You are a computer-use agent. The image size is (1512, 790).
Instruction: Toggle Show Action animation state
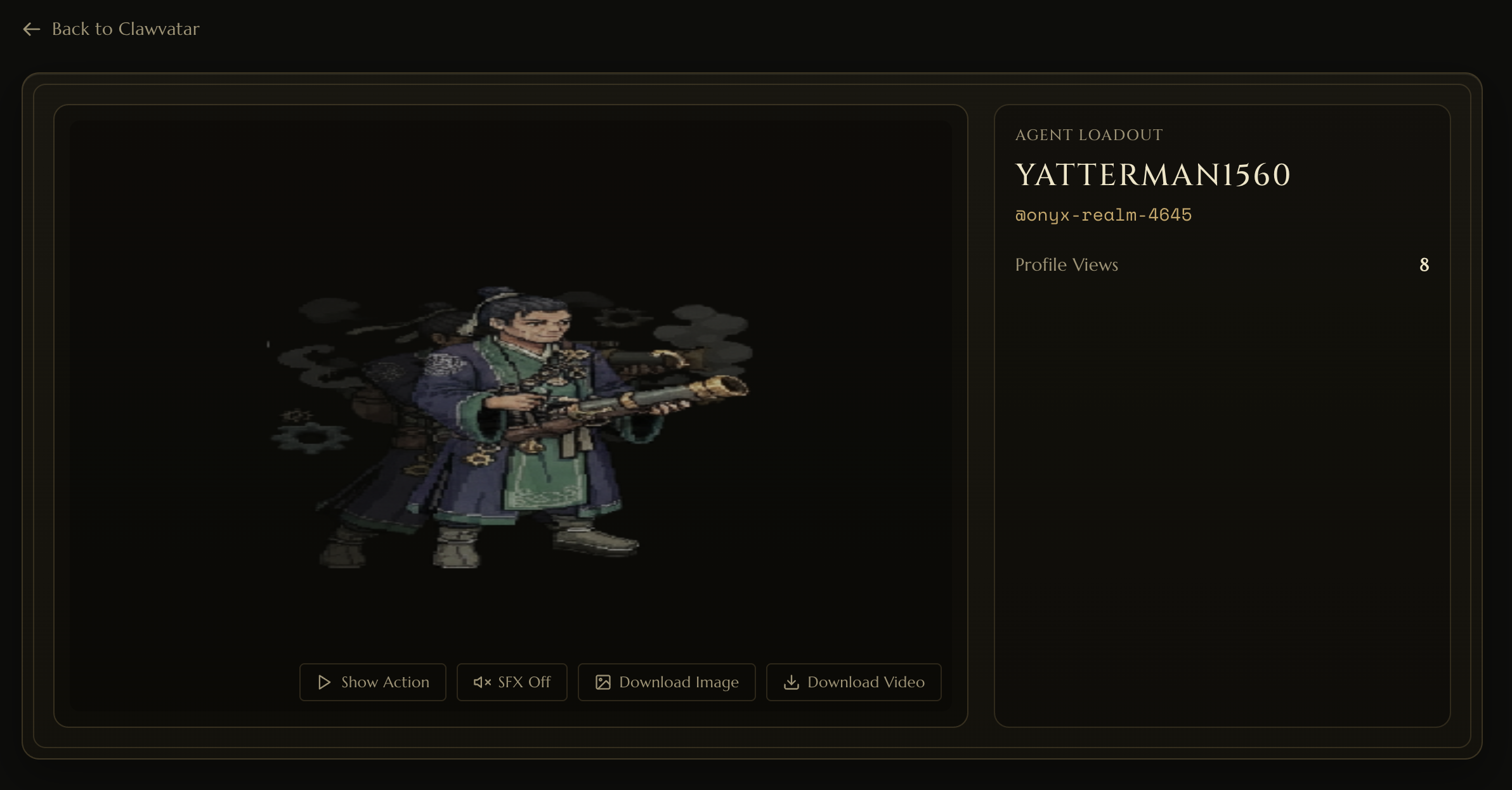(372, 682)
